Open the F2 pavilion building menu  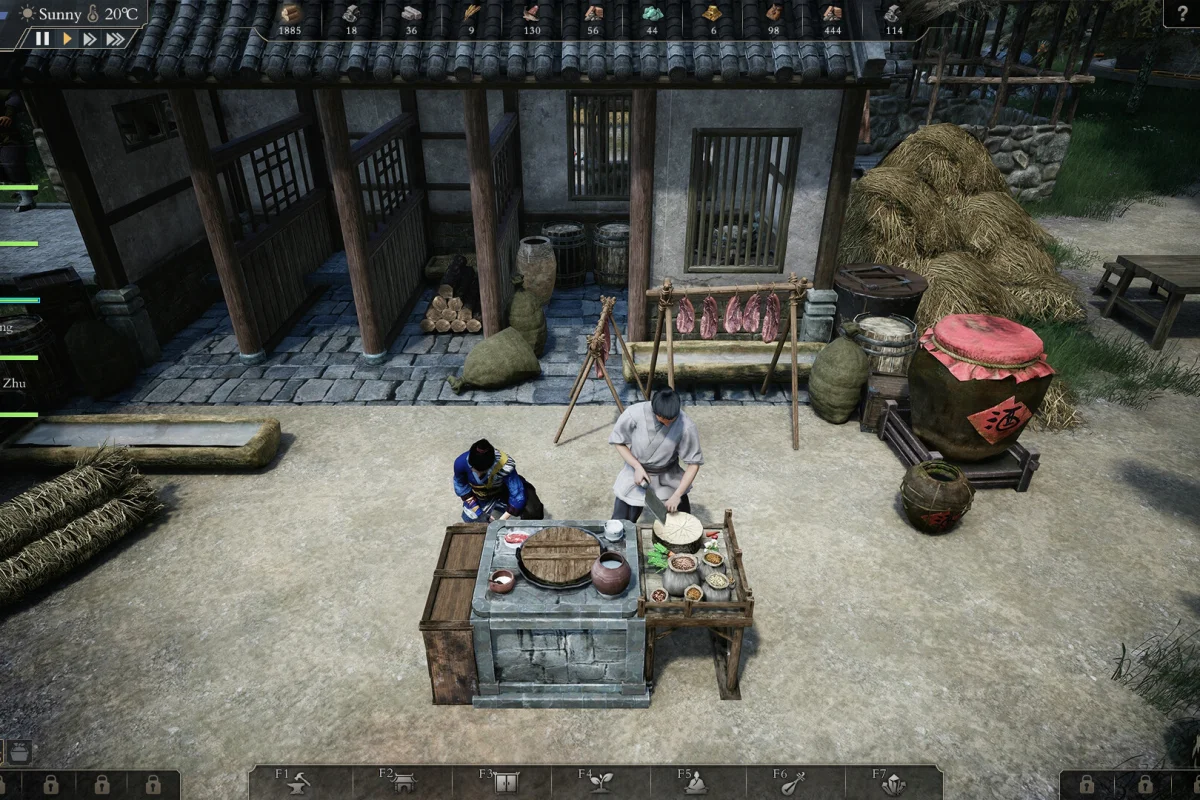[x=402, y=783]
